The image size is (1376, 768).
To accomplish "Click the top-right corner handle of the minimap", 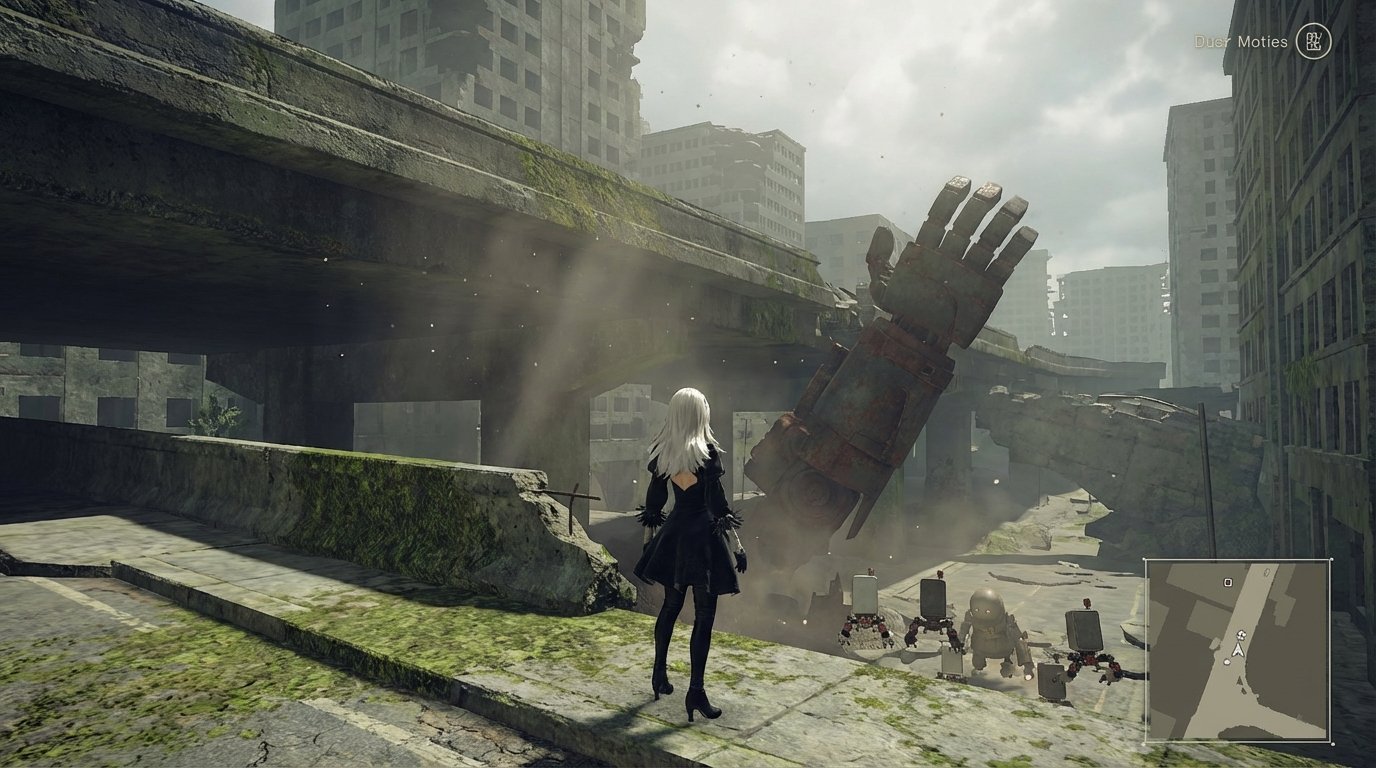I will [1333, 558].
